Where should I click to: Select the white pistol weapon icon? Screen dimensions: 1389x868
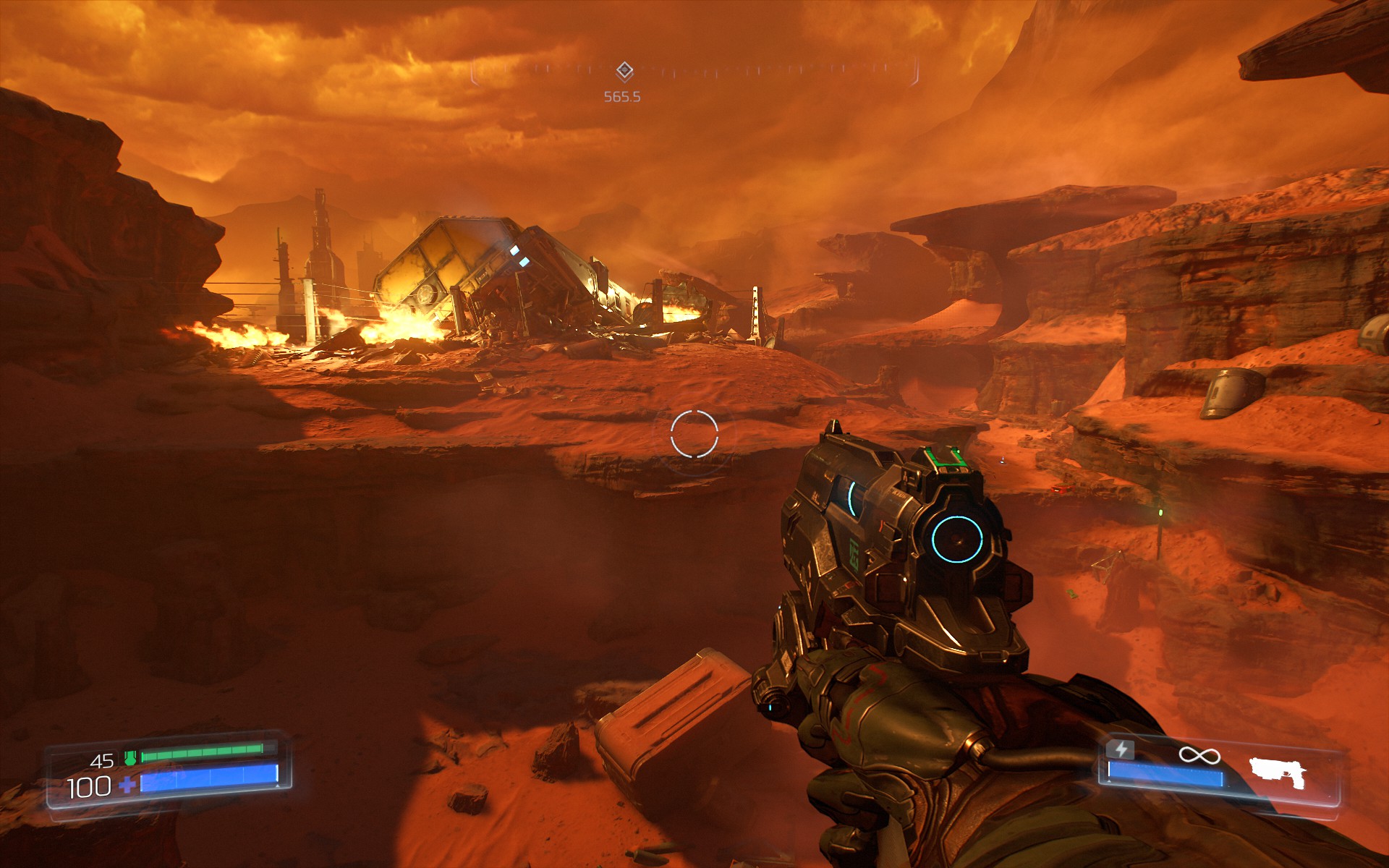tap(1278, 773)
